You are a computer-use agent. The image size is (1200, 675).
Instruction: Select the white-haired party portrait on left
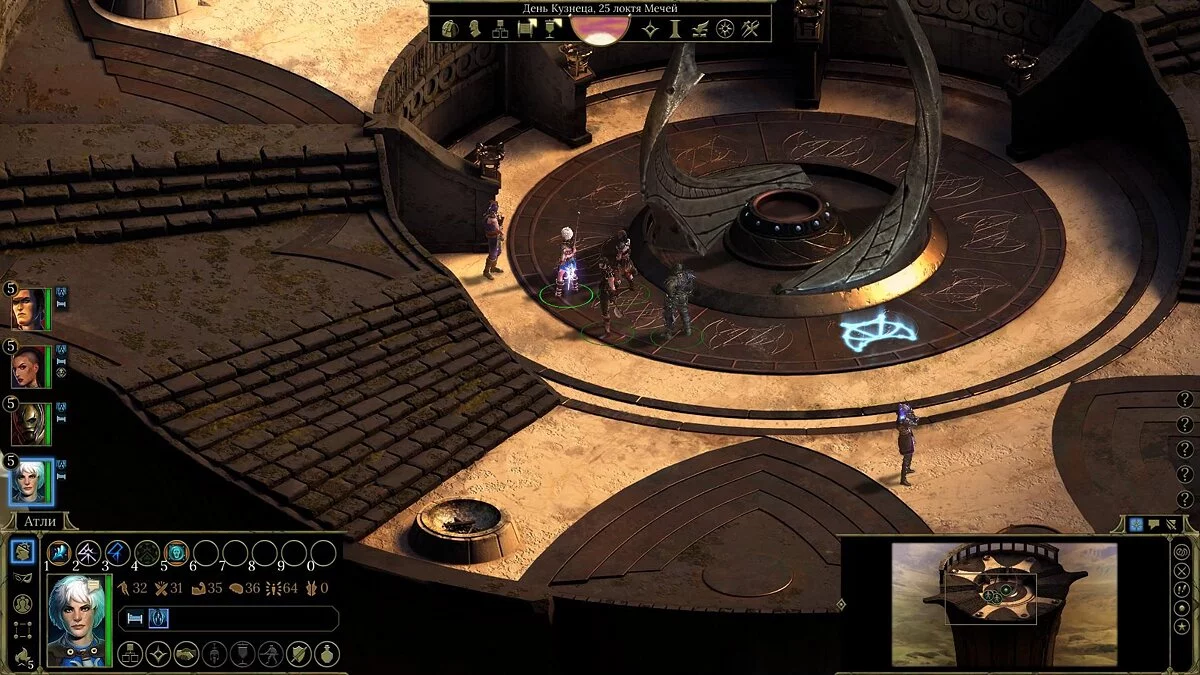[30, 481]
